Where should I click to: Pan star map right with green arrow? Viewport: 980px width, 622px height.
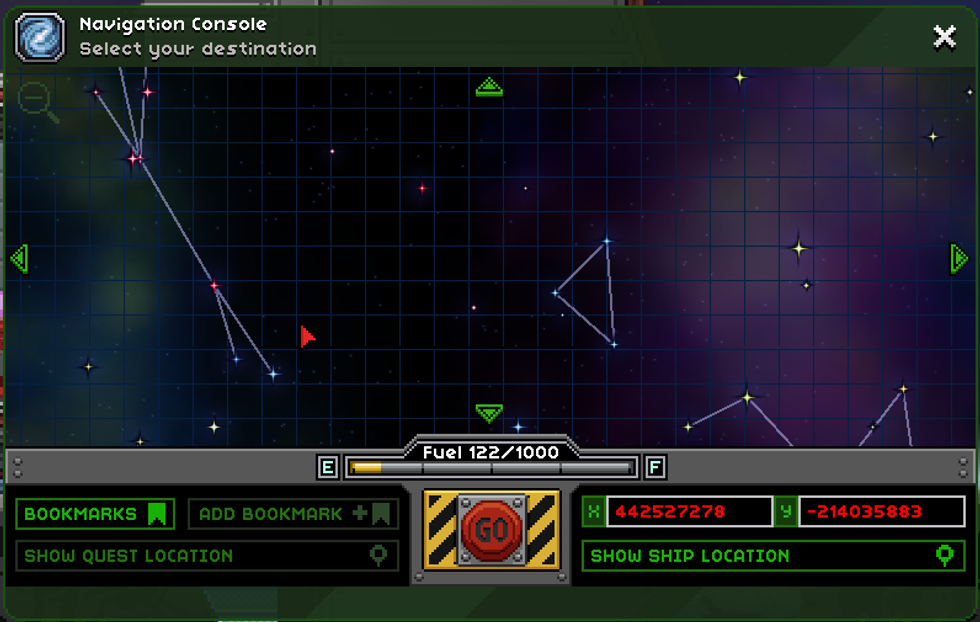(x=958, y=258)
